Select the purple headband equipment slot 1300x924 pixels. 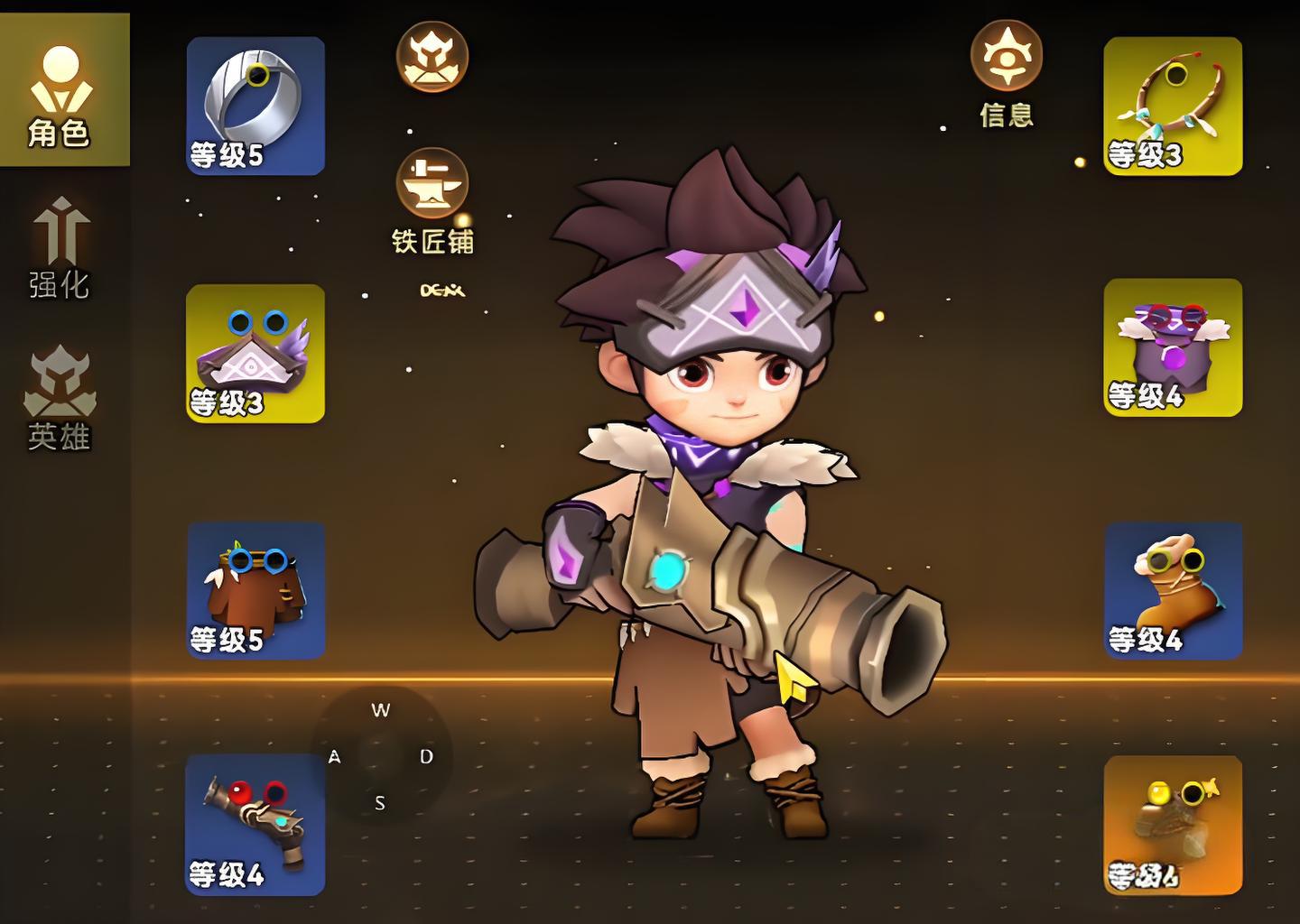255,353
